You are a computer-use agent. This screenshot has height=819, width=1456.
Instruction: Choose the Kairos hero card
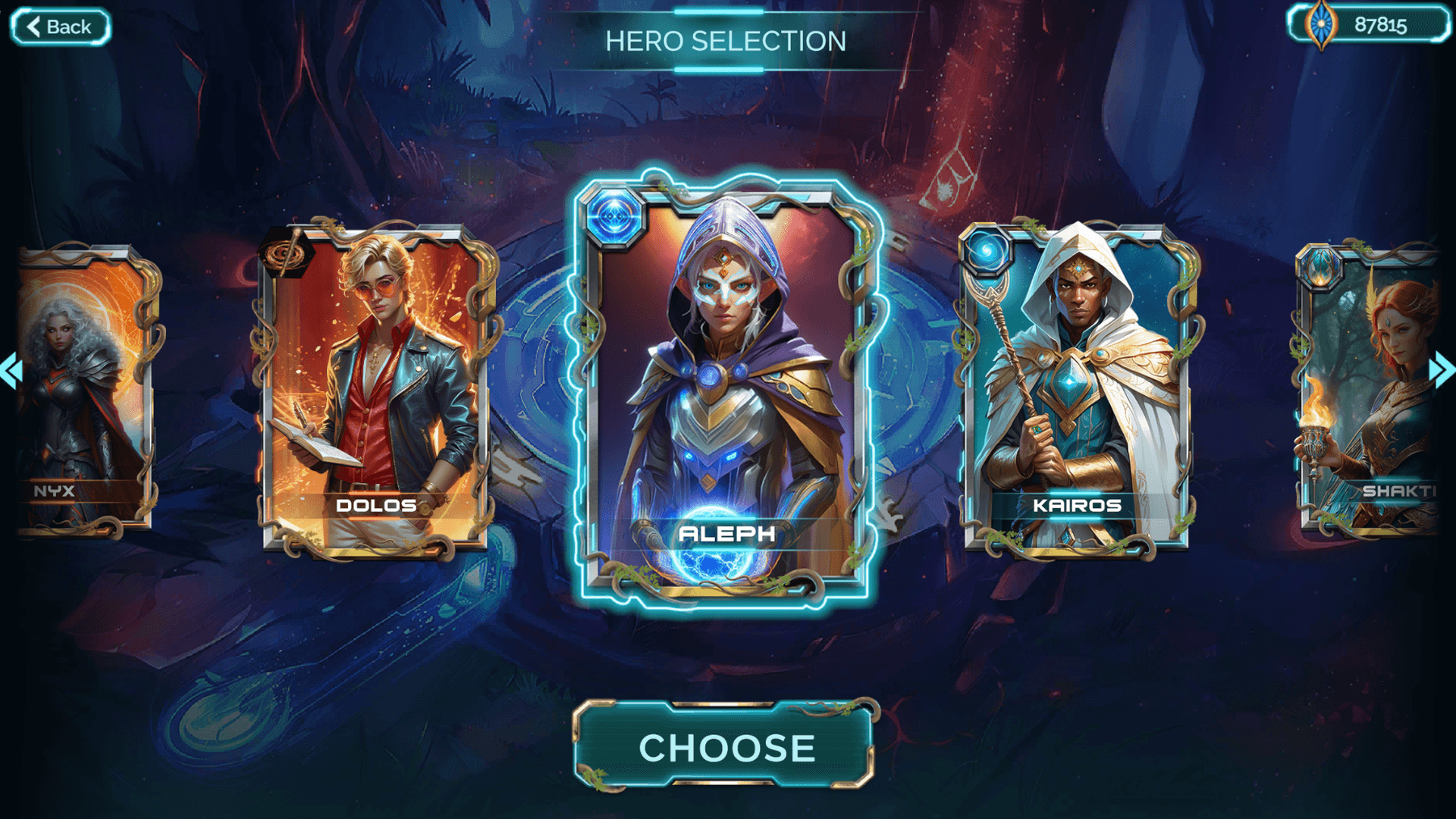click(1077, 387)
